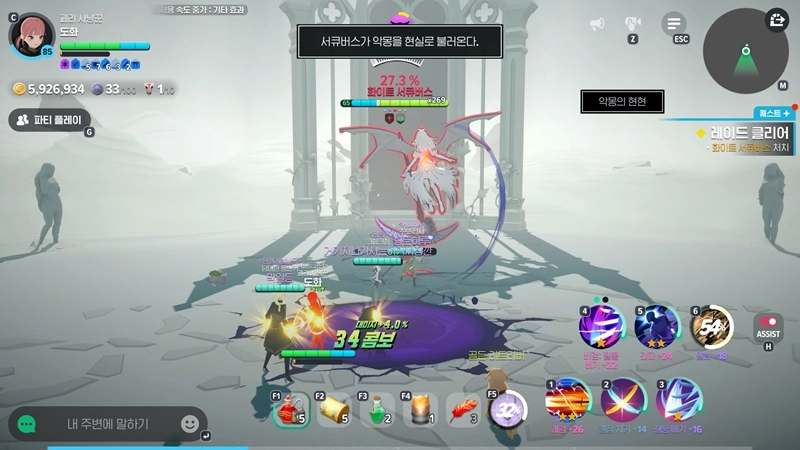This screenshot has height=450, width=800.
Task: Open the main menu hamburger button
Action: (x=675, y=23)
